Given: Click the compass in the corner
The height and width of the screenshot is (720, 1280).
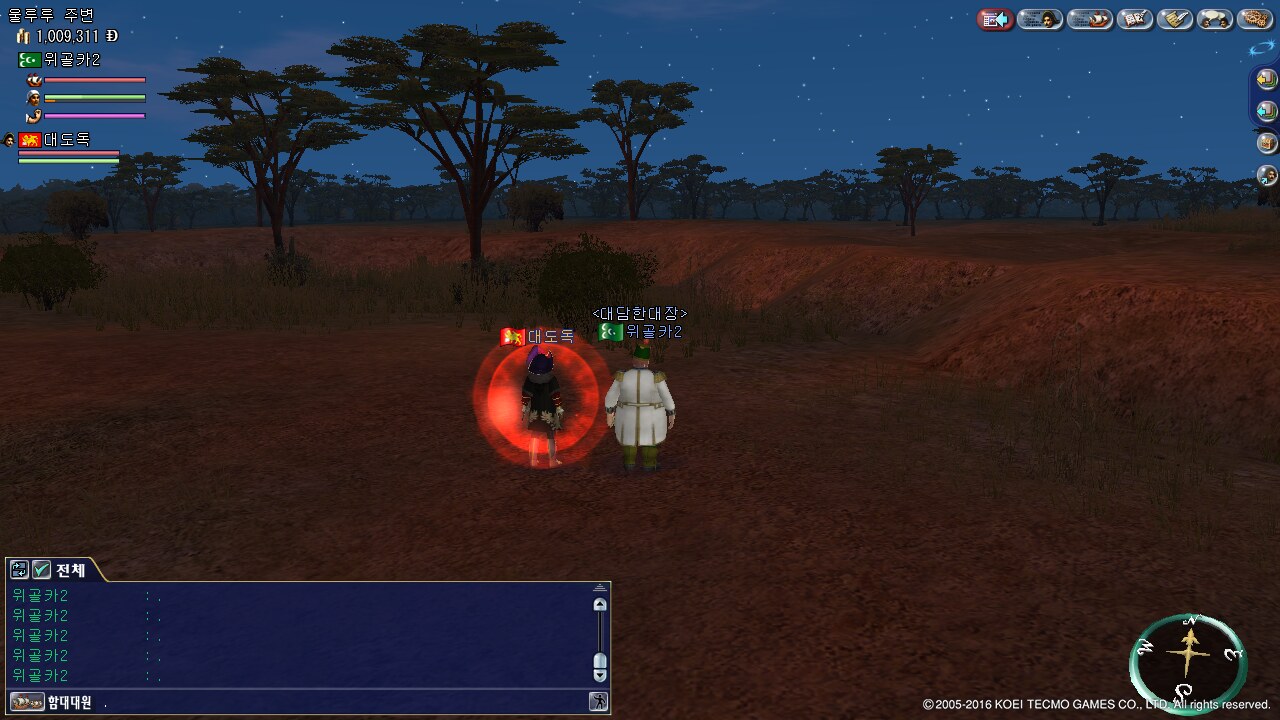Looking at the screenshot, I should point(1188,662).
